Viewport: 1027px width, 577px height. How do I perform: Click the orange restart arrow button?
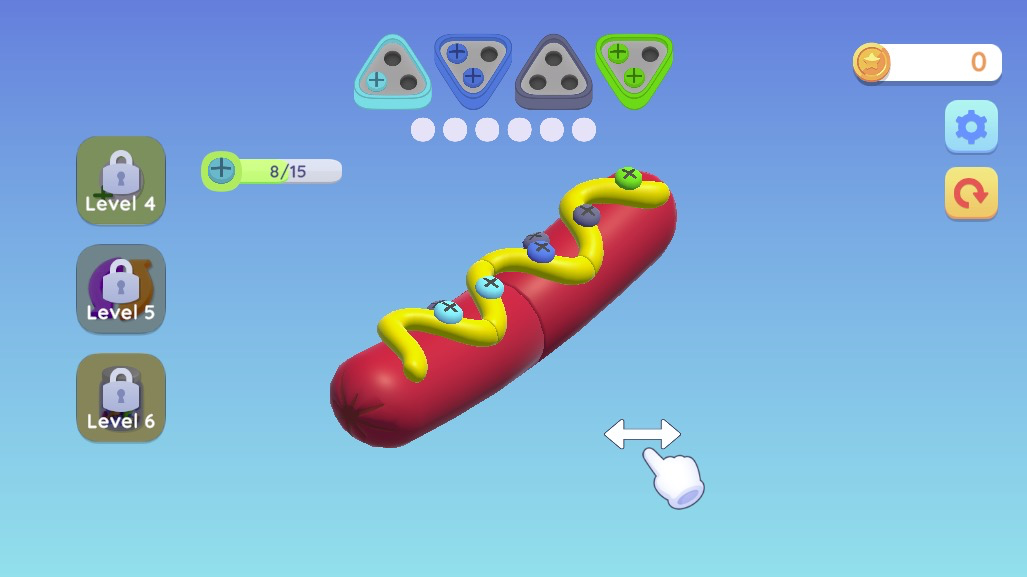pyautogui.click(x=971, y=193)
